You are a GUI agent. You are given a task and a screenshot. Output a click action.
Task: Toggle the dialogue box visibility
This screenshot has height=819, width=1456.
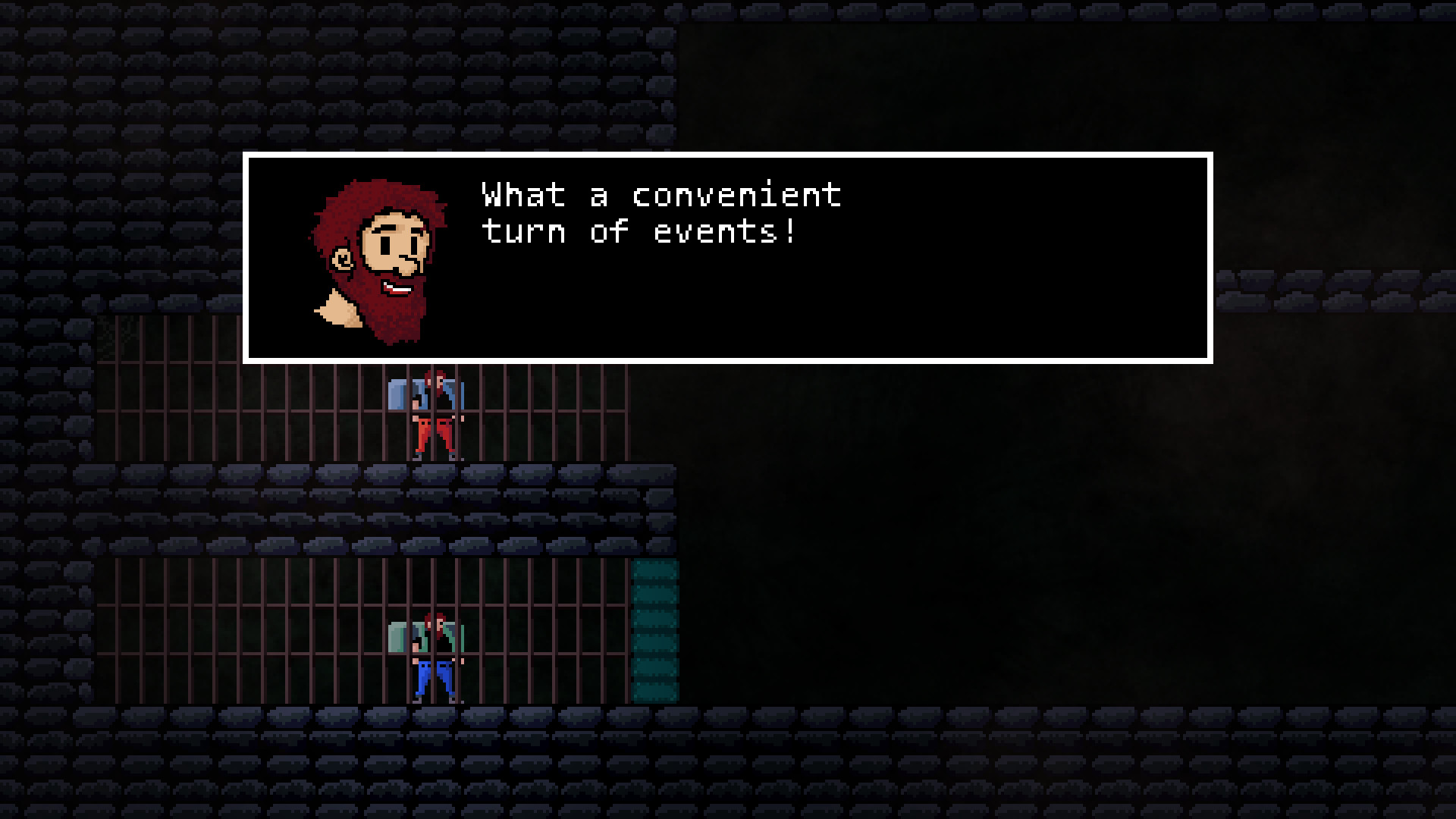(x=726, y=258)
